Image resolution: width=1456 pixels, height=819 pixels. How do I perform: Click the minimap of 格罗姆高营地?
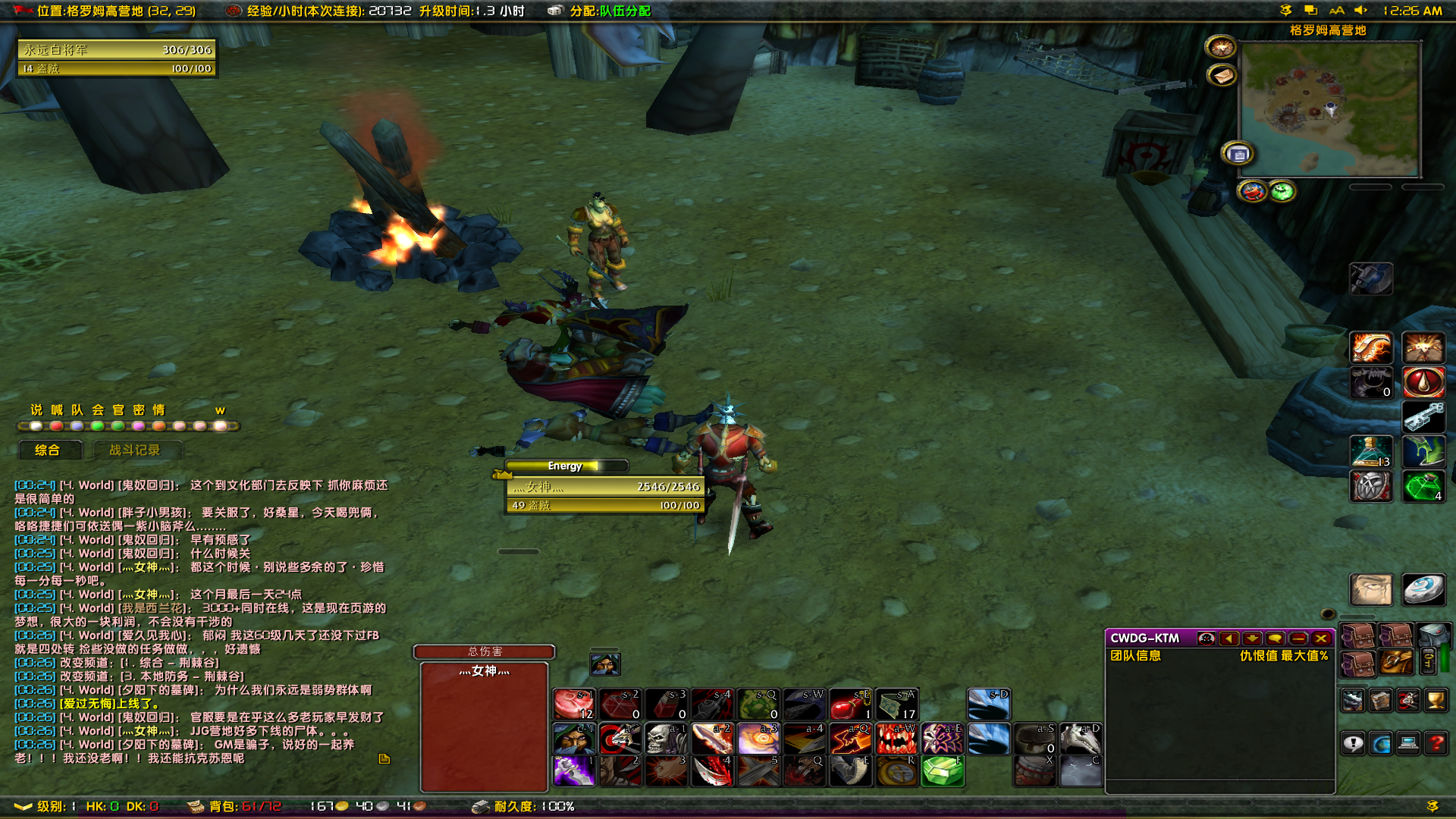(x=1329, y=109)
